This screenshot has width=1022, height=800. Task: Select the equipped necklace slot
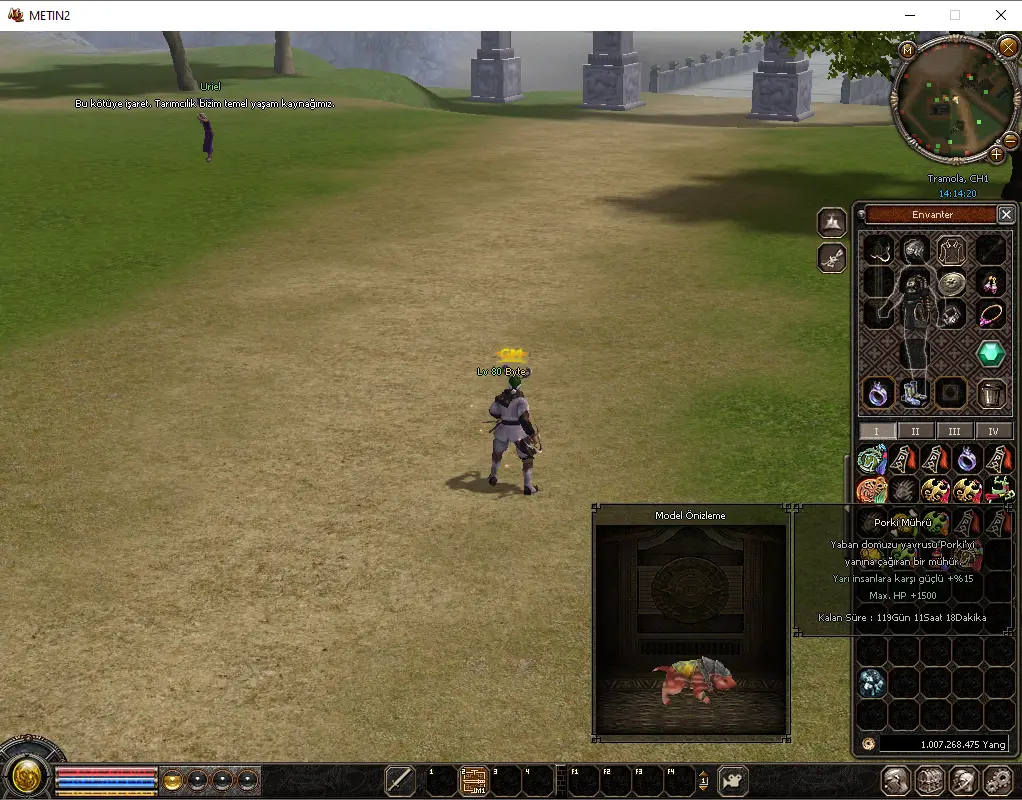991,315
